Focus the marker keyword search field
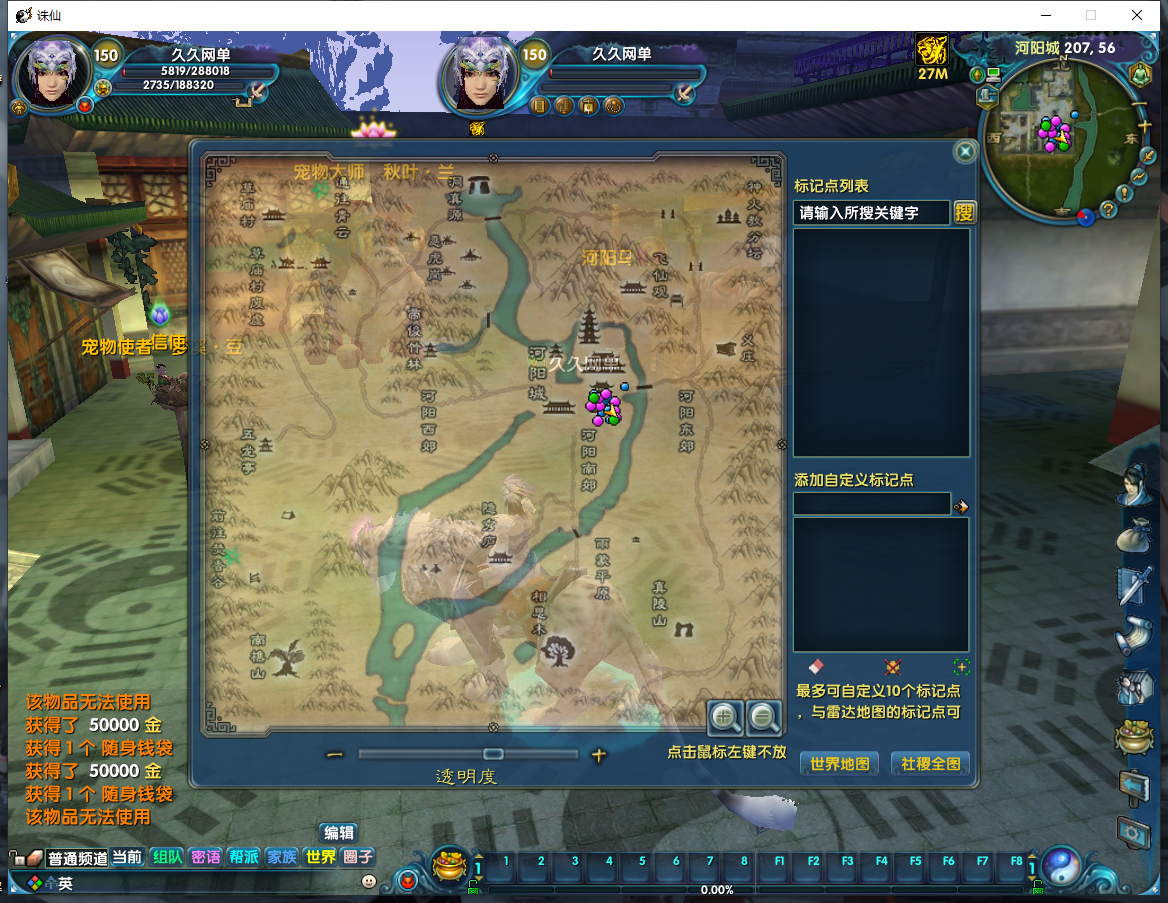Viewport: 1168px width, 903px height. coord(871,212)
